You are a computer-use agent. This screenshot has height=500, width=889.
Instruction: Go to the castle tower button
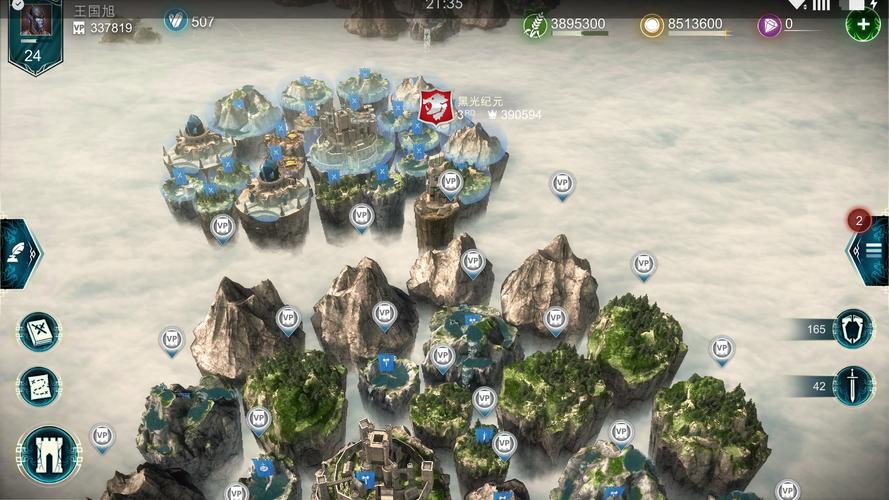(49, 456)
